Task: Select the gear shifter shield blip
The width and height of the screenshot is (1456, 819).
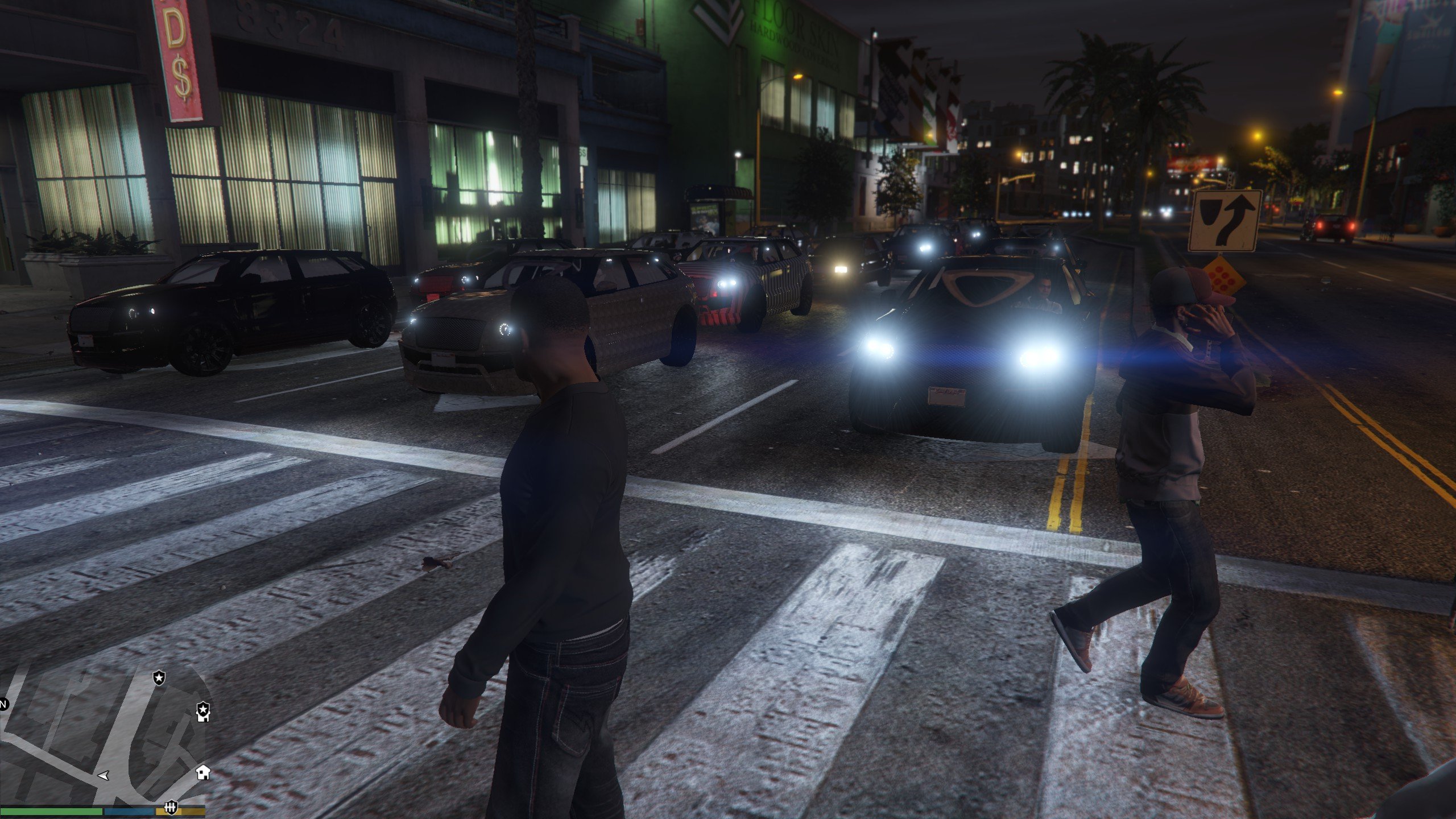Action: pos(170,807)
